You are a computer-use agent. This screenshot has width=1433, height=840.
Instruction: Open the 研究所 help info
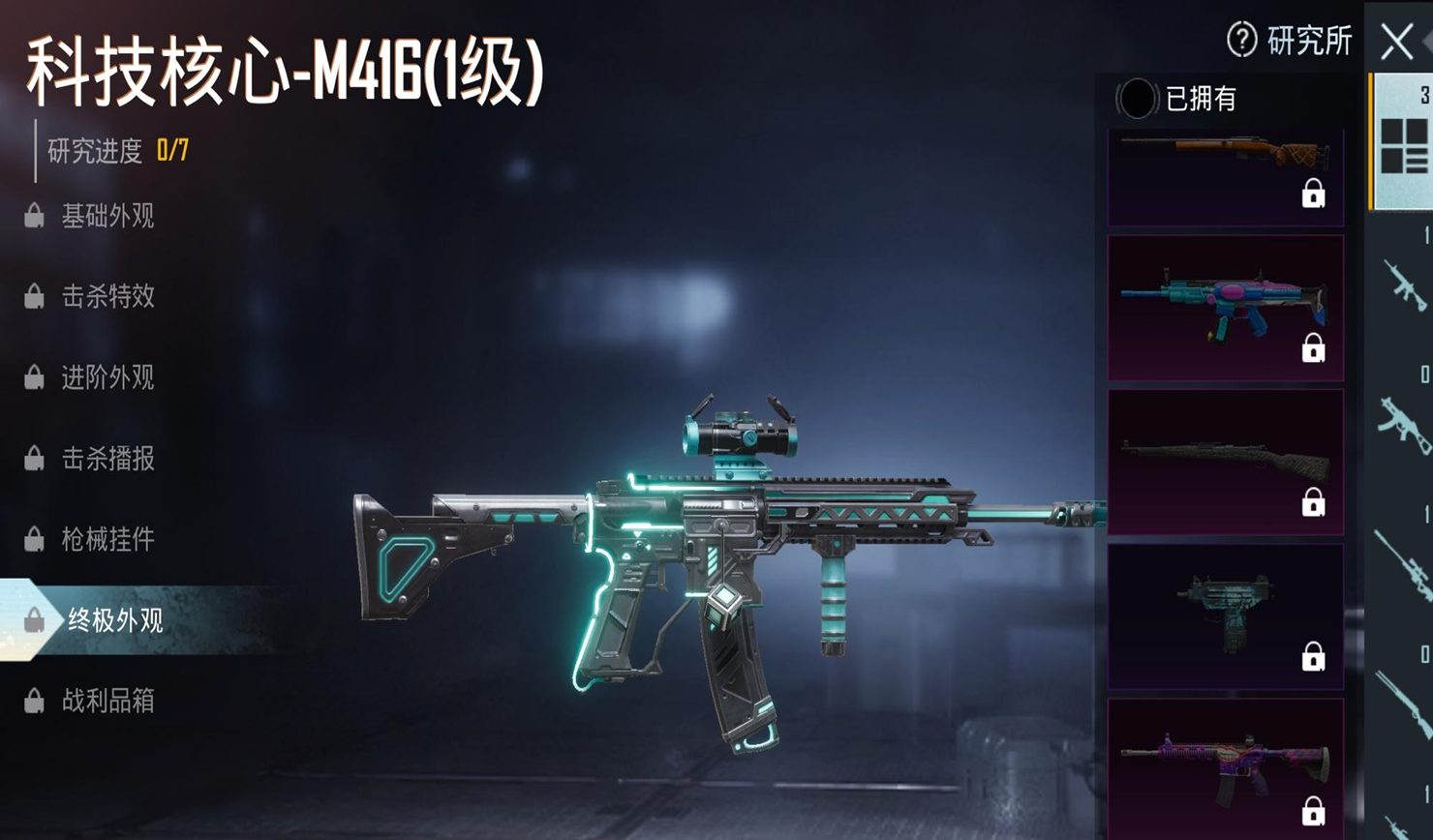tap(1289, 41)
